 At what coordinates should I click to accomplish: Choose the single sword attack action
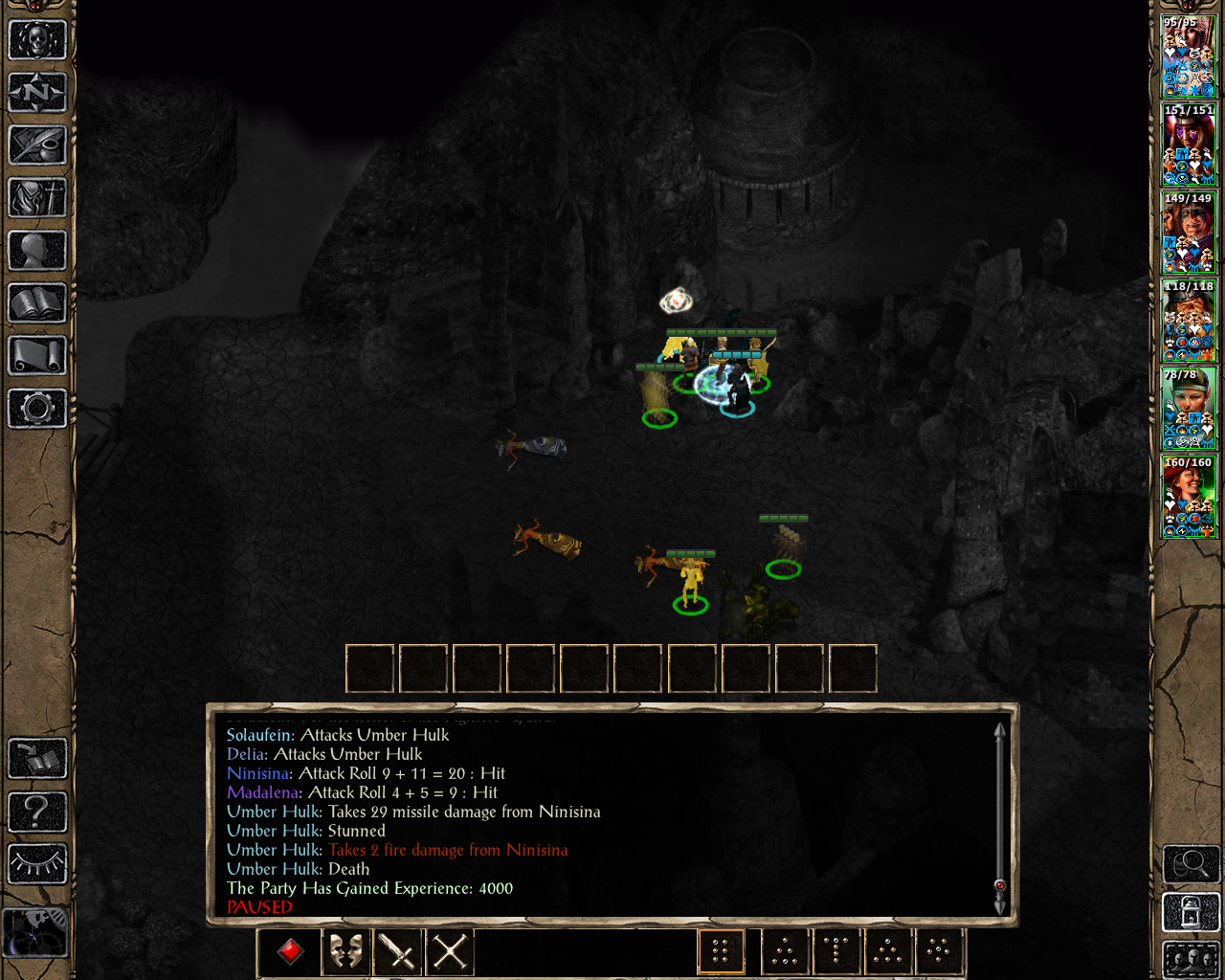point(397,951)
